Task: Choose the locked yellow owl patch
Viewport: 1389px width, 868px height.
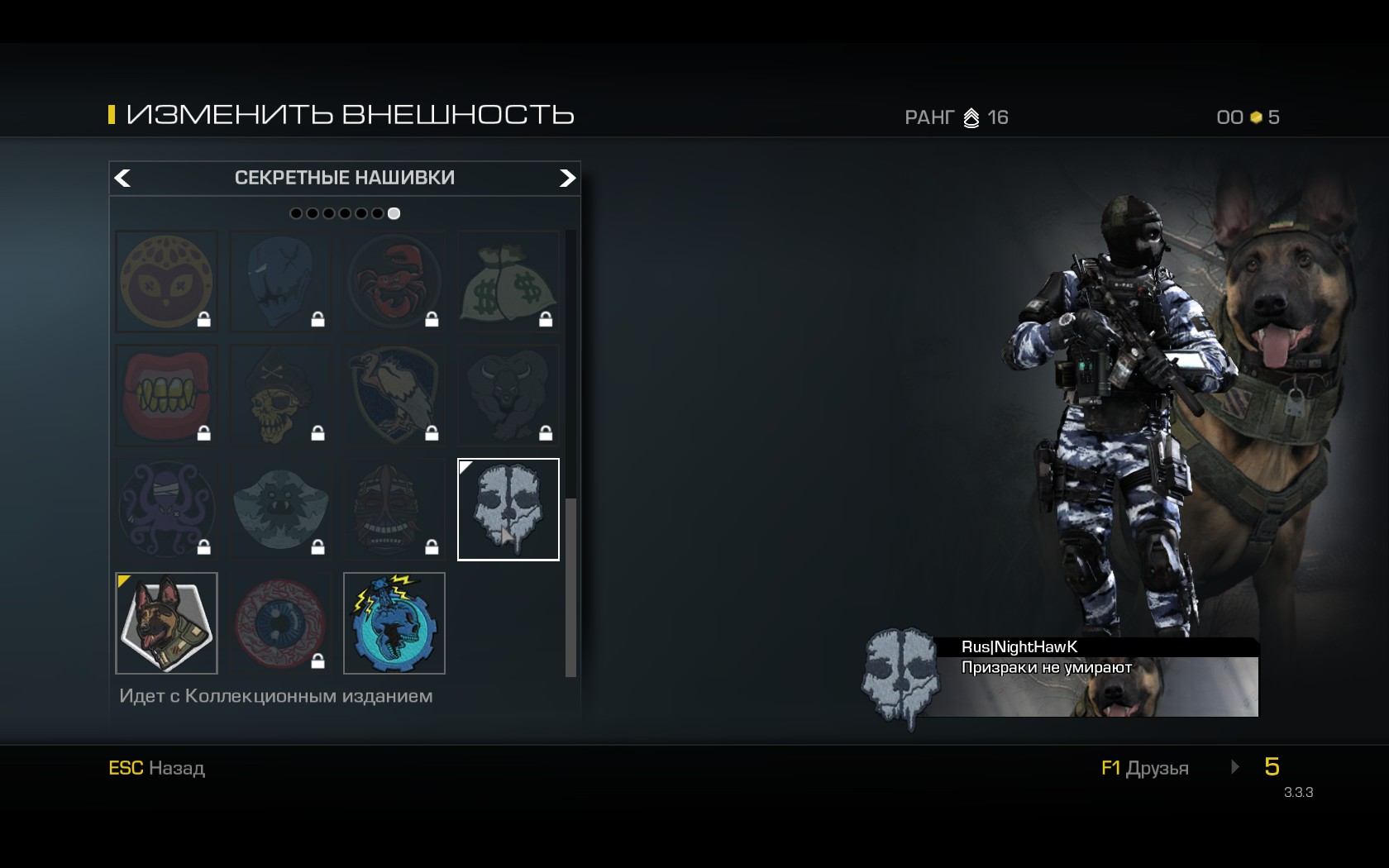Action: 166,281
